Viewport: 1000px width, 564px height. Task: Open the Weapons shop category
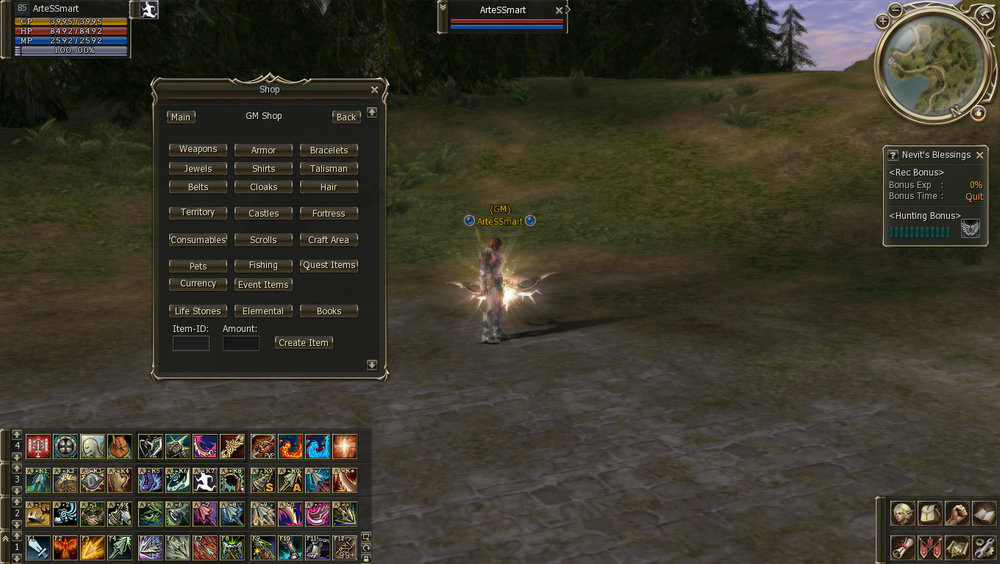click(198, 150)
